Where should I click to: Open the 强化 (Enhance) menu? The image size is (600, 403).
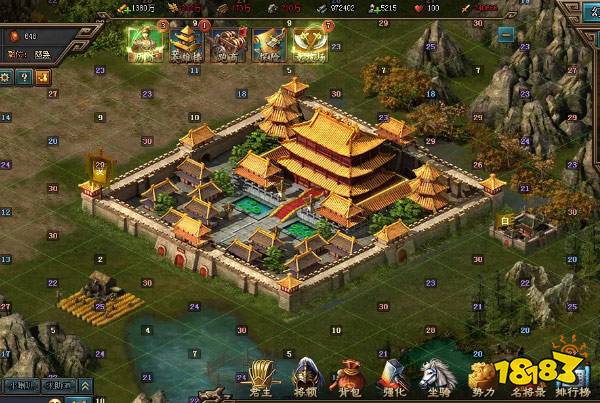[391, 378]
